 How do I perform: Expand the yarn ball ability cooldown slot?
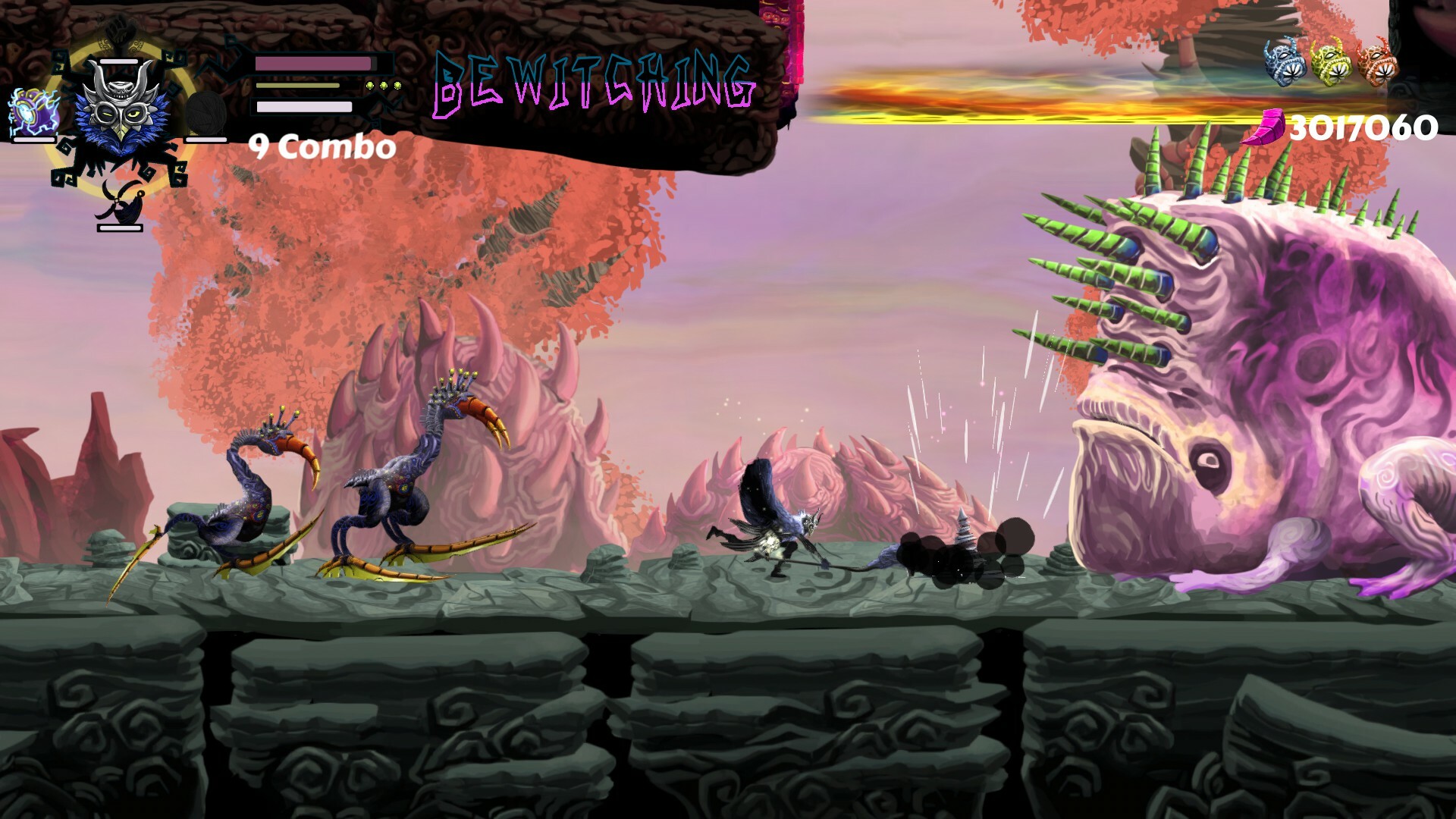coord(205,140)
